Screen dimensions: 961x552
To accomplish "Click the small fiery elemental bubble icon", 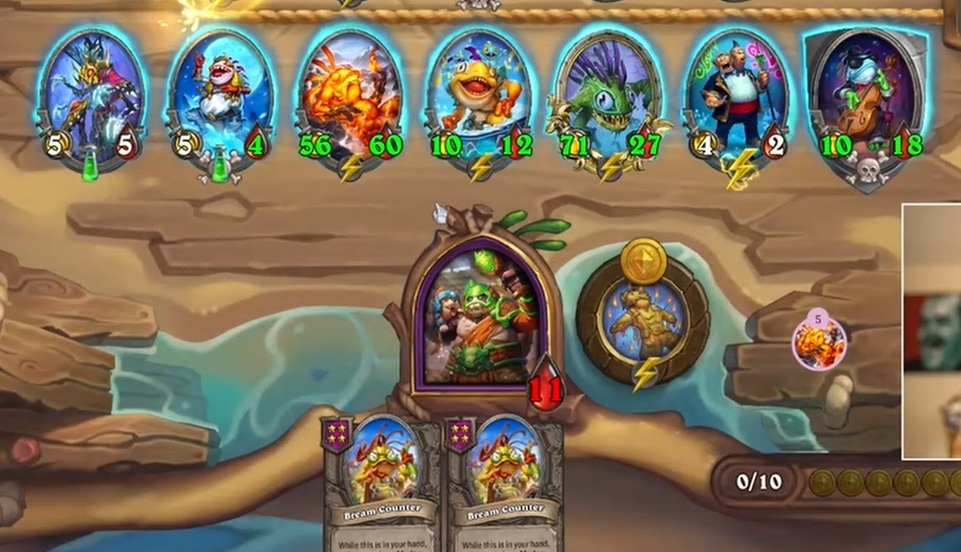I will point(820,342).
